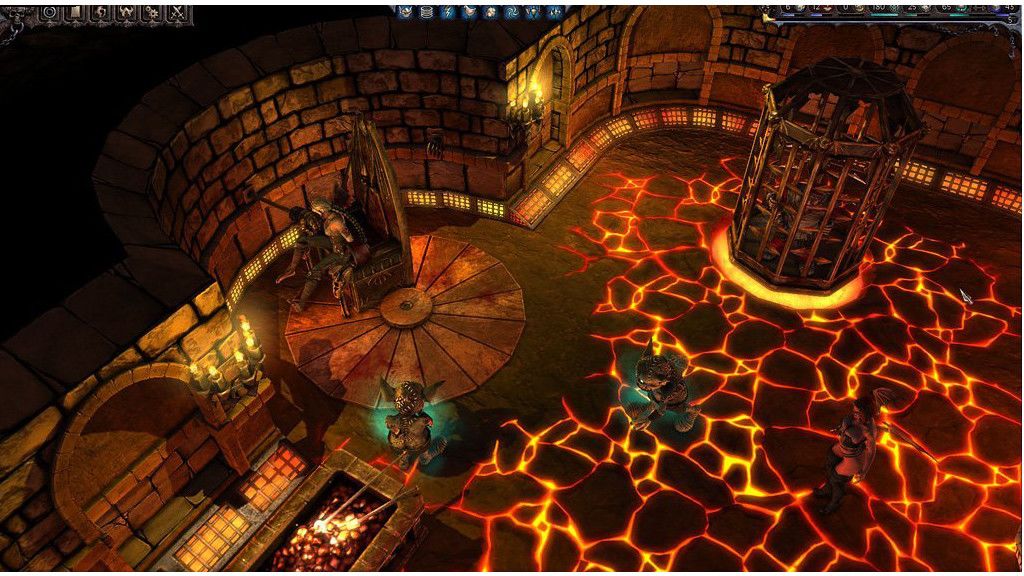
Task: Select the swirling flame icon tab
Action: coord(101,12)
